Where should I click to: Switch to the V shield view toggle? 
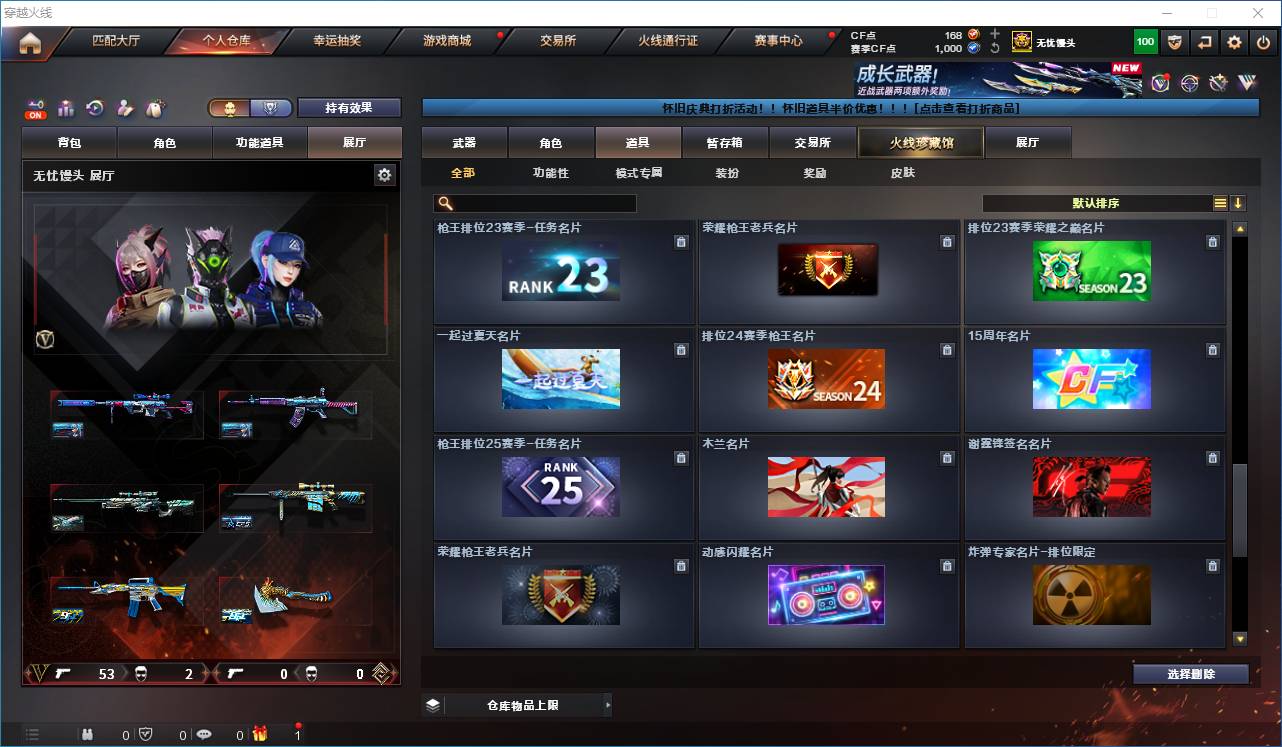271,107
